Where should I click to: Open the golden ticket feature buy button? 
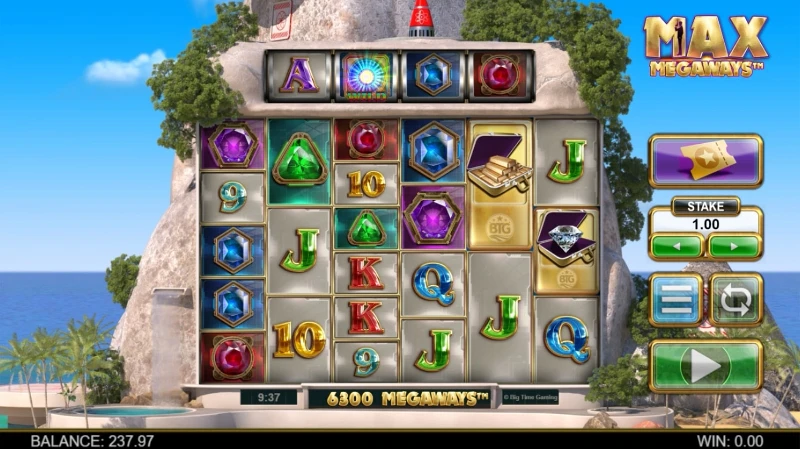(x=705, y=160)
